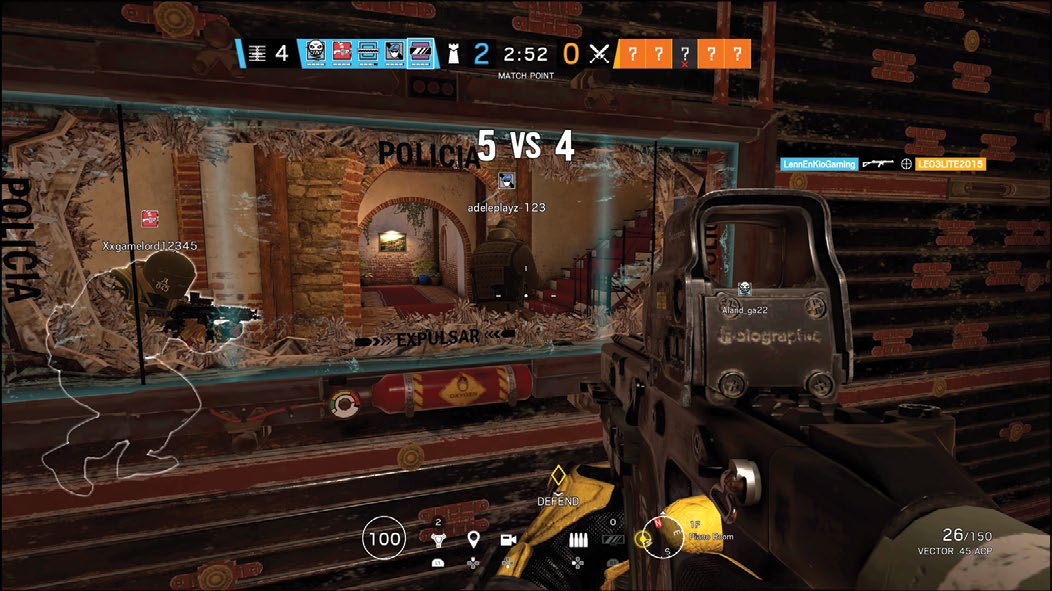Click the Xxgamelord12345 teammate name tag

click(151, 245)
